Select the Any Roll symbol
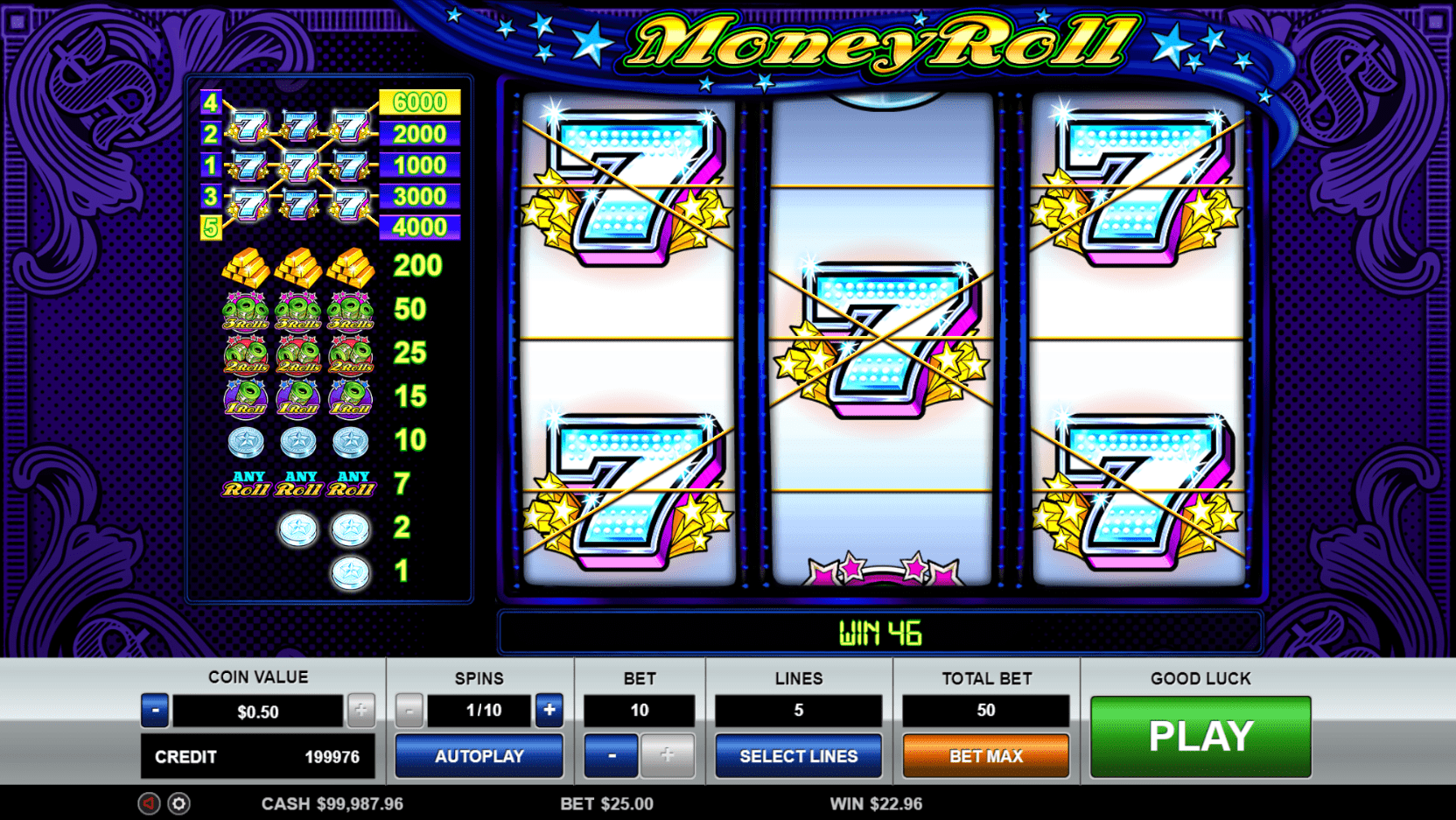Screen dimensions: 1456x820 300,482
